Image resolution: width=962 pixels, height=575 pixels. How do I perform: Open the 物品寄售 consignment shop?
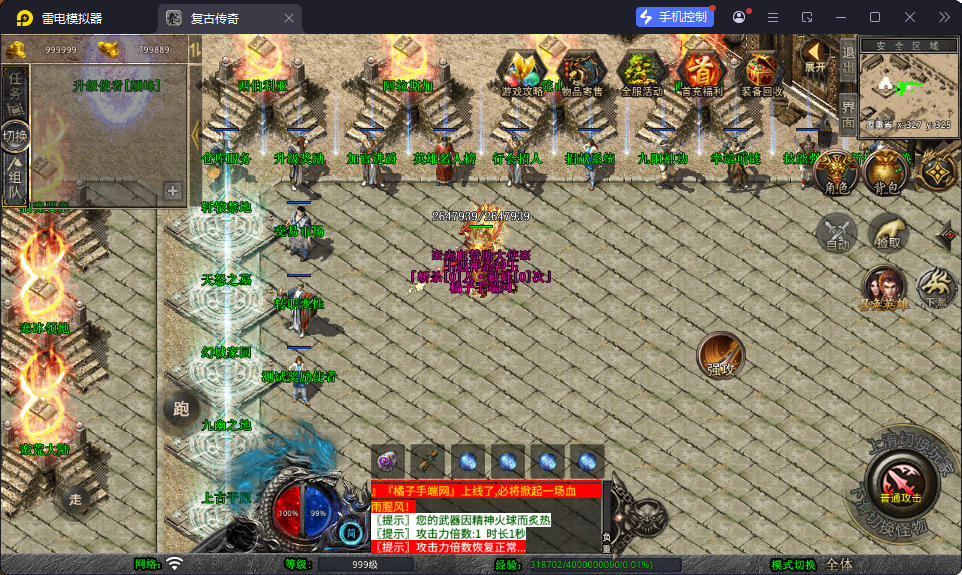580,74
